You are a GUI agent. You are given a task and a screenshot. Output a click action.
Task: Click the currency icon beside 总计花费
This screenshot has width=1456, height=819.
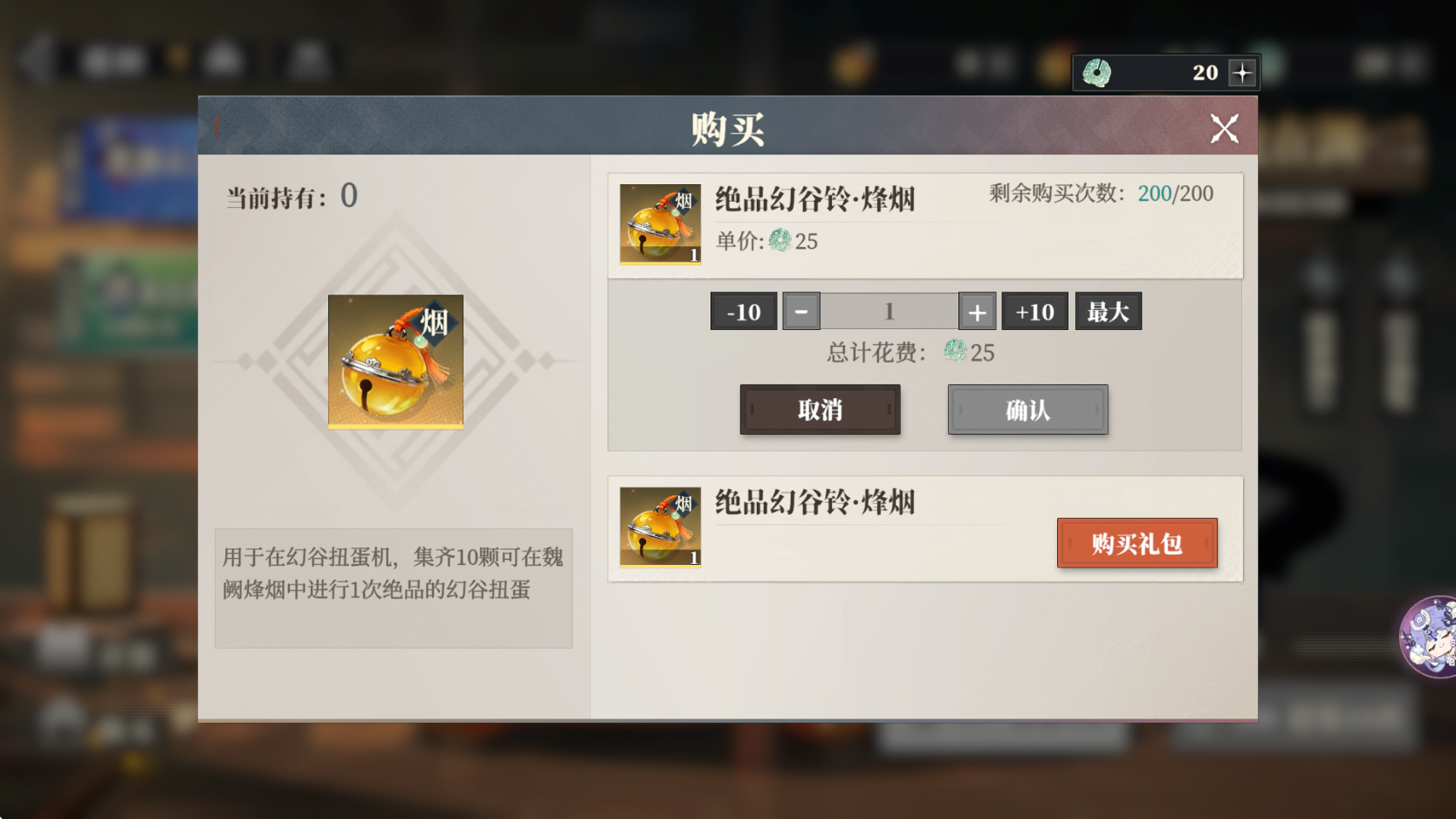[x=954, y=354]
